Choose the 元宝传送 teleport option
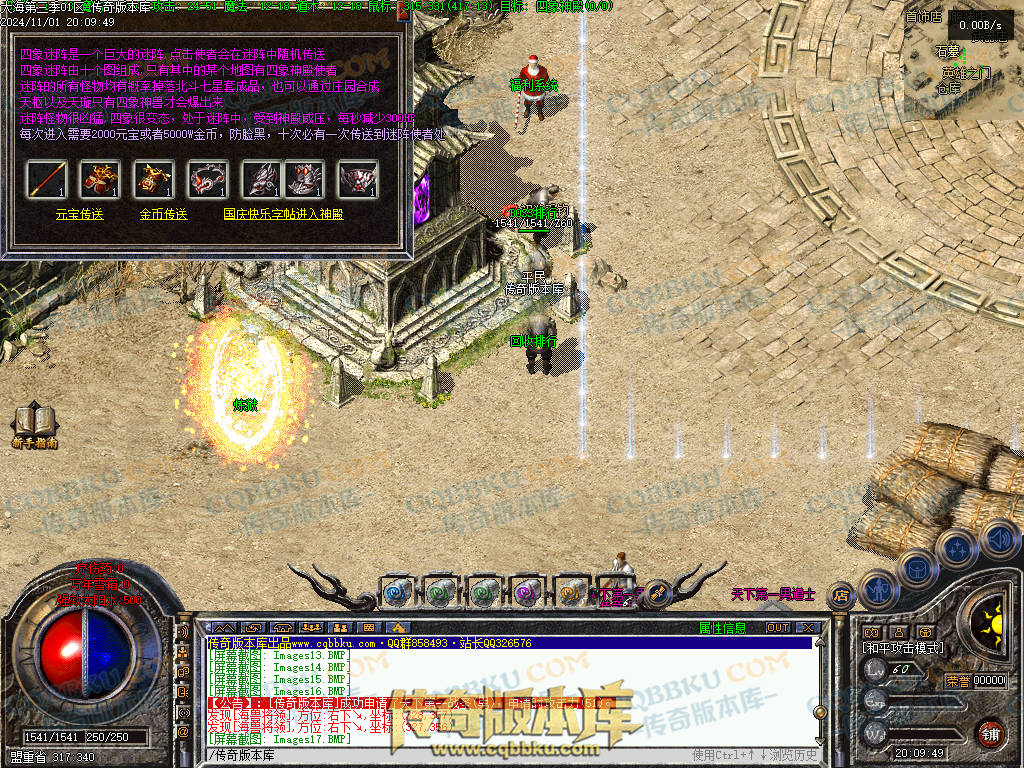 click(x=80, y=214)
